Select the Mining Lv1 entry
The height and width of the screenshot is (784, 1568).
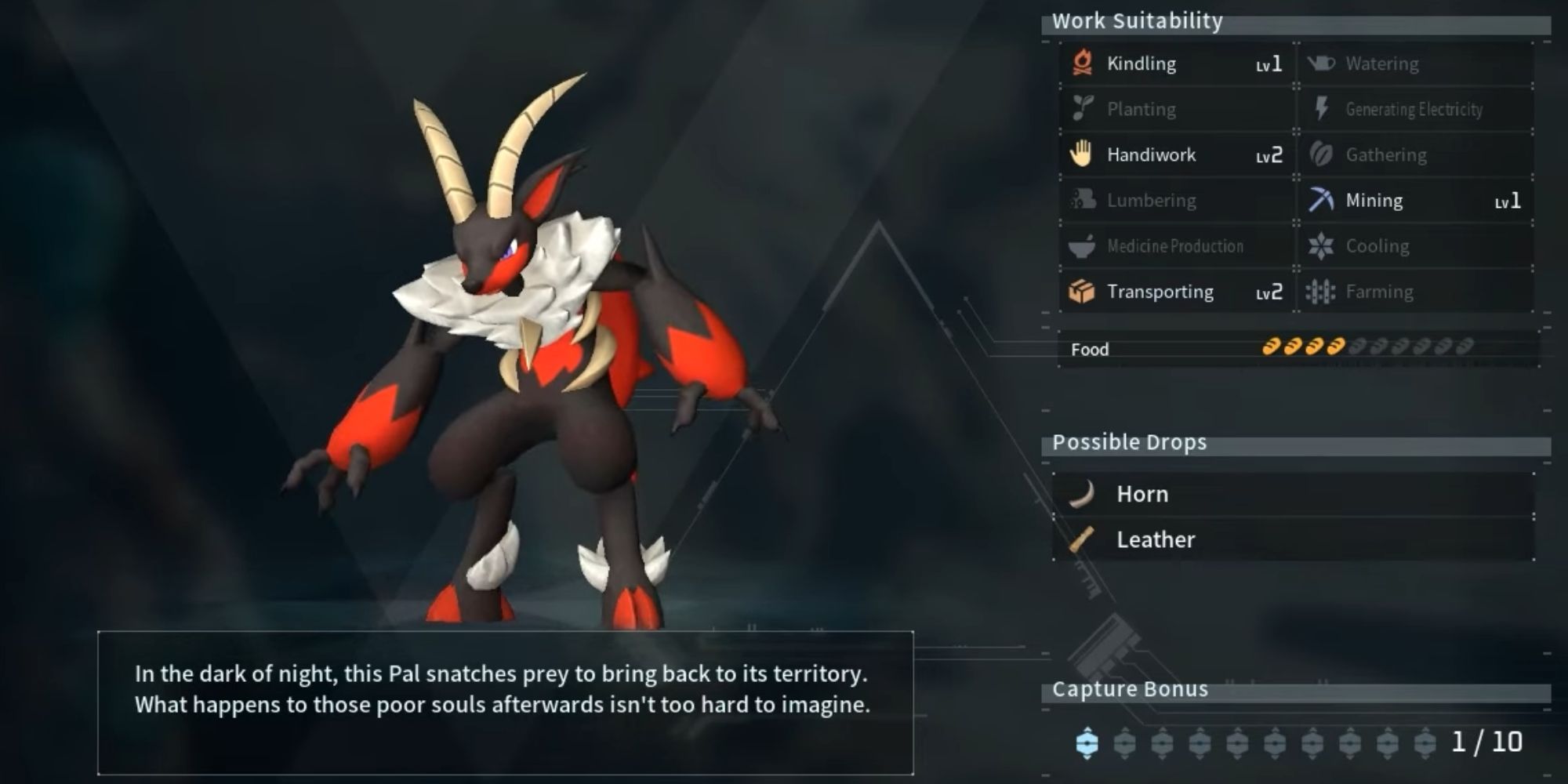click(1415, 201)
